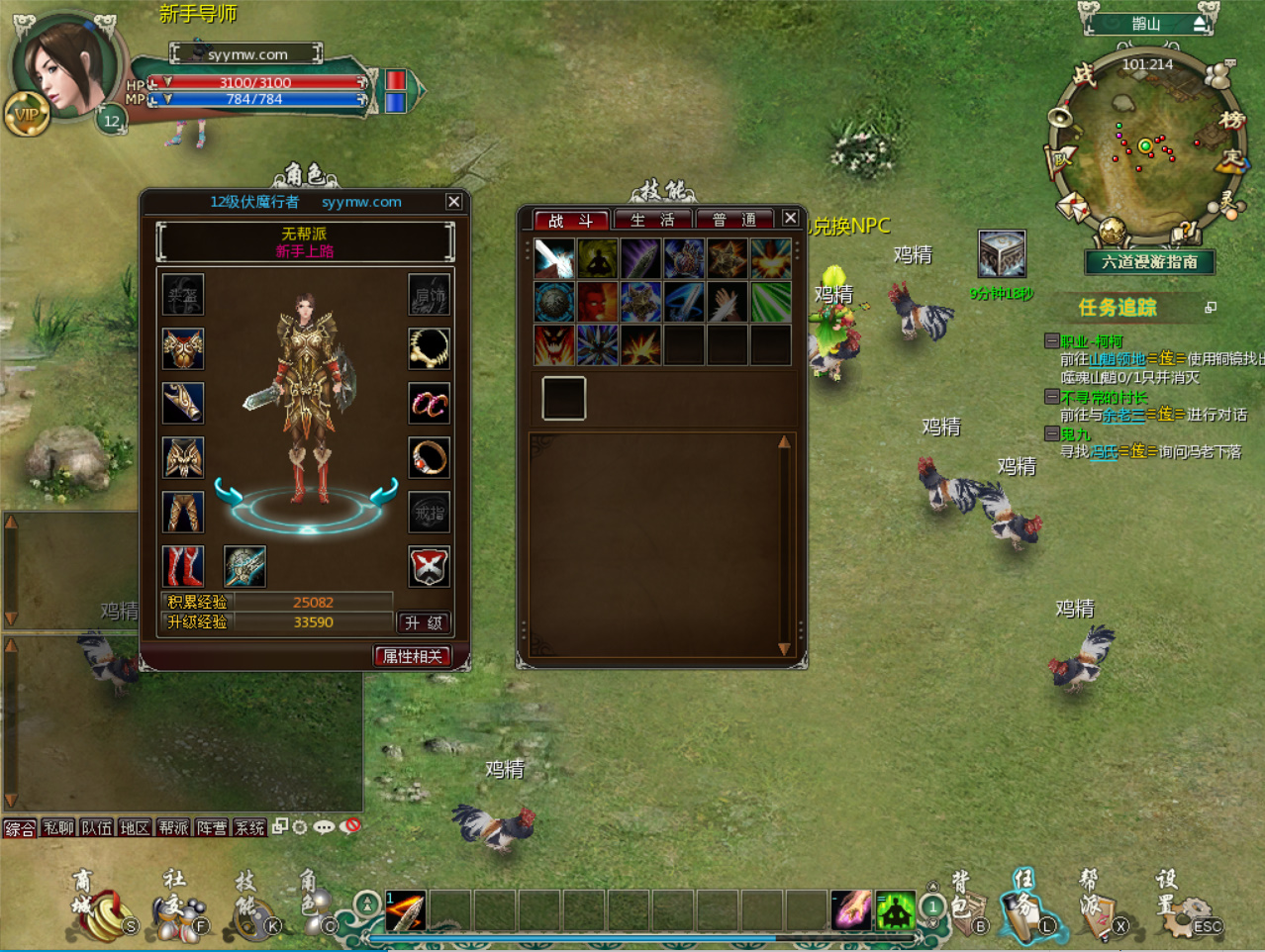Switch to the 生活 skills tab
This screenshot has width=1265, height=952.
652,220
